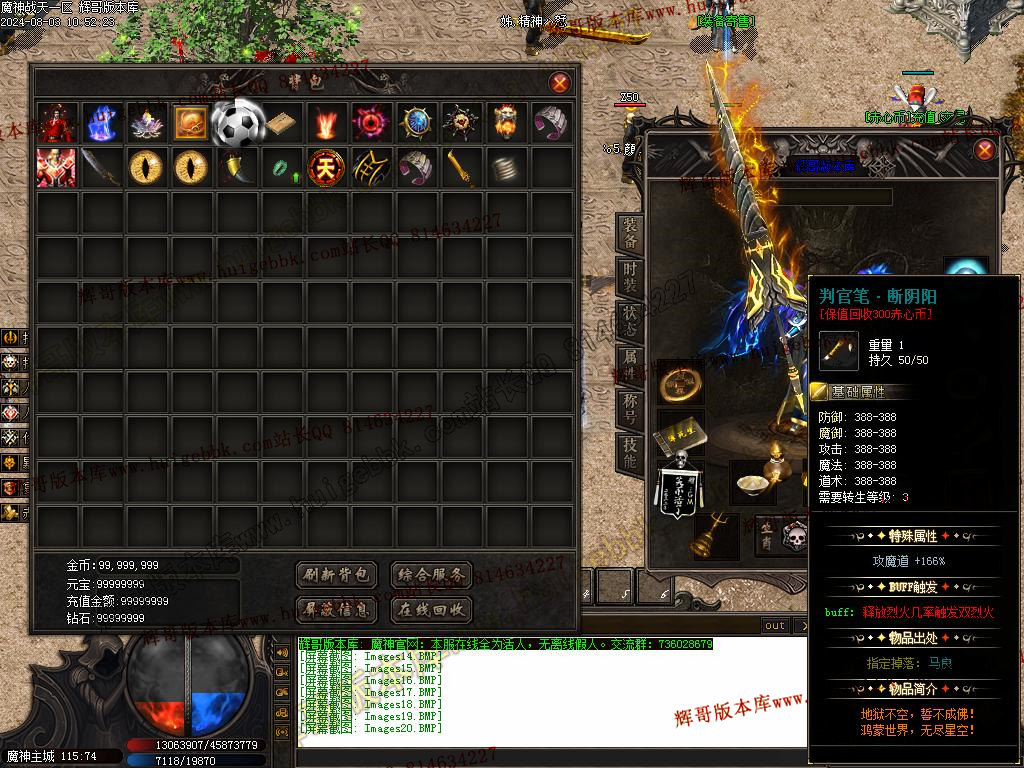Choose the golden horn item
This screenshot has height=768, width=1024.
point(235,167)
